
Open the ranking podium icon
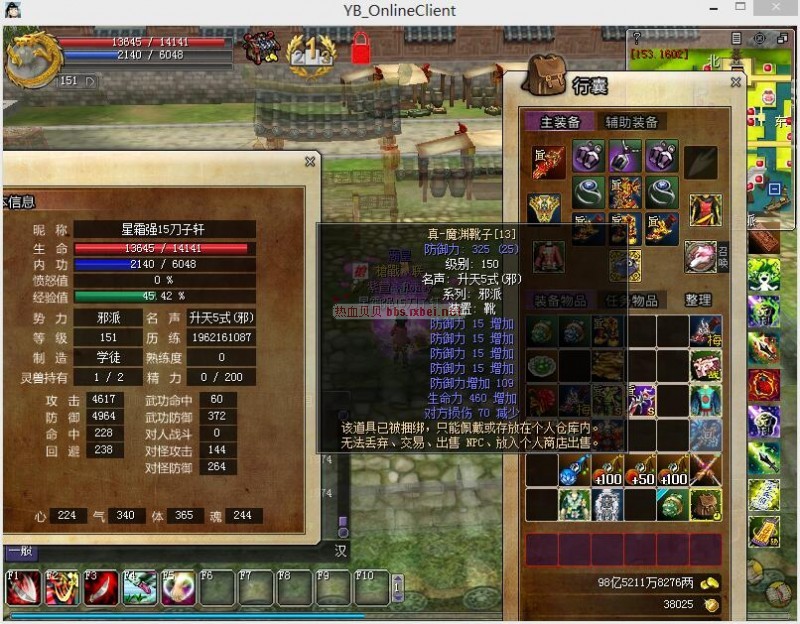click(310, 50)
